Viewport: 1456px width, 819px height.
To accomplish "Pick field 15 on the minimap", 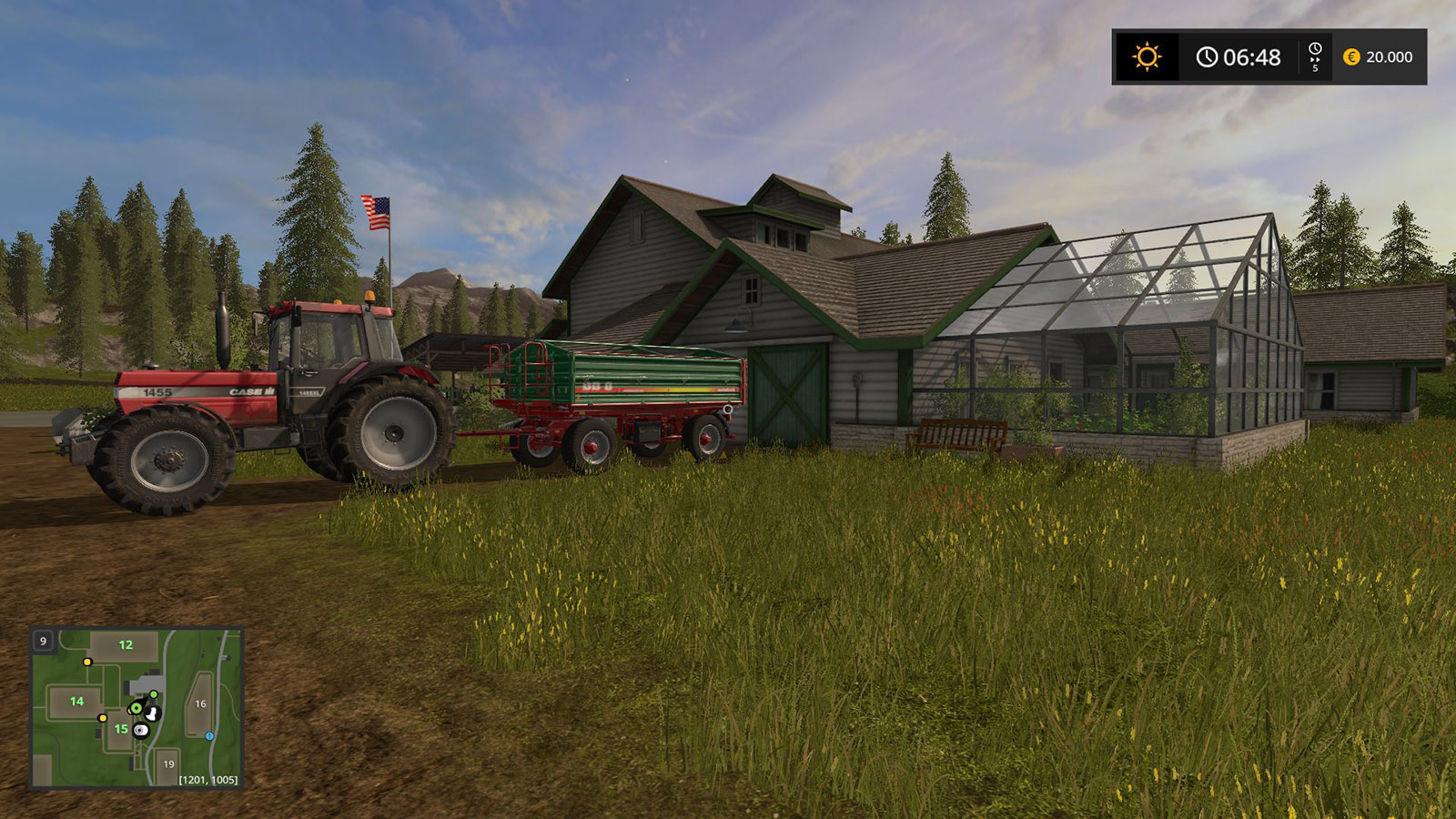I will (121, 729).
